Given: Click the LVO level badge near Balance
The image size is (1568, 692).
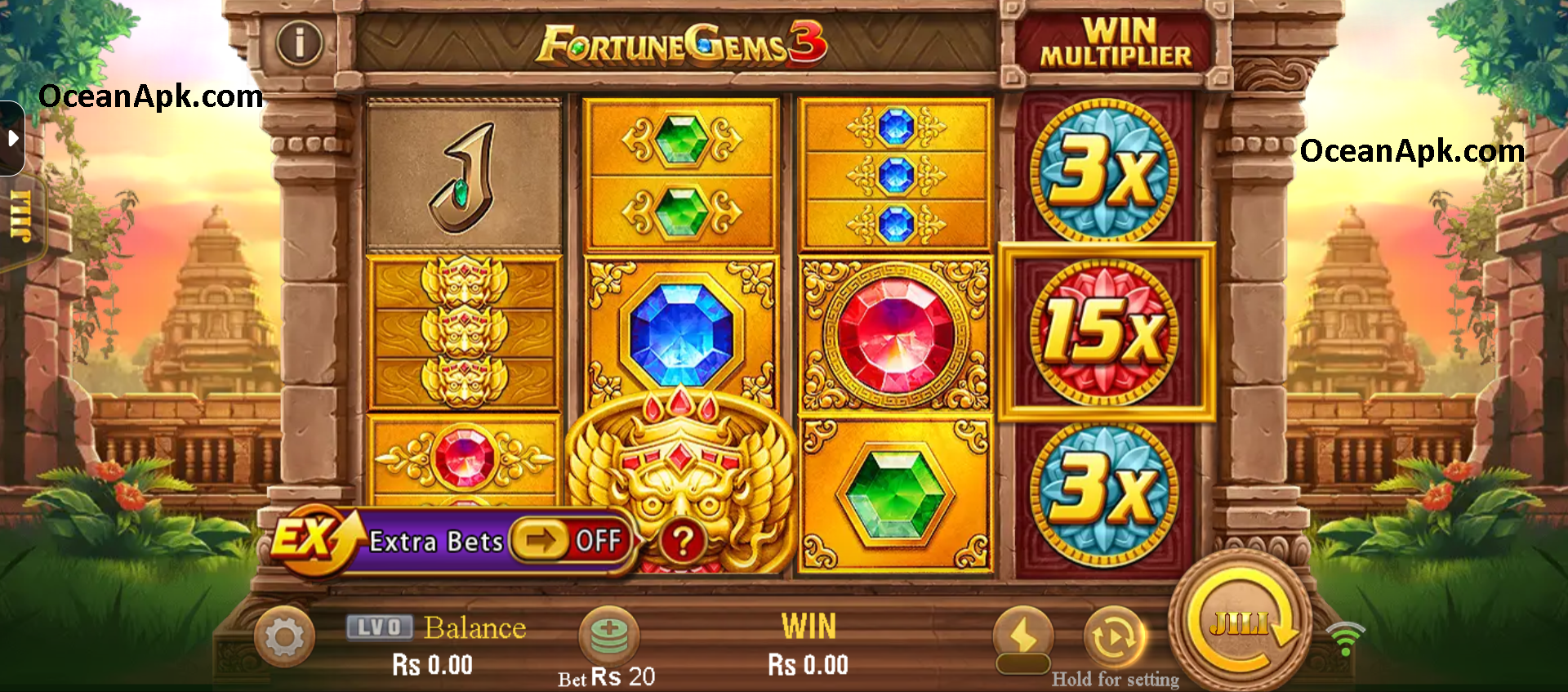Looking at the screenshot, I should pos(381,627).
